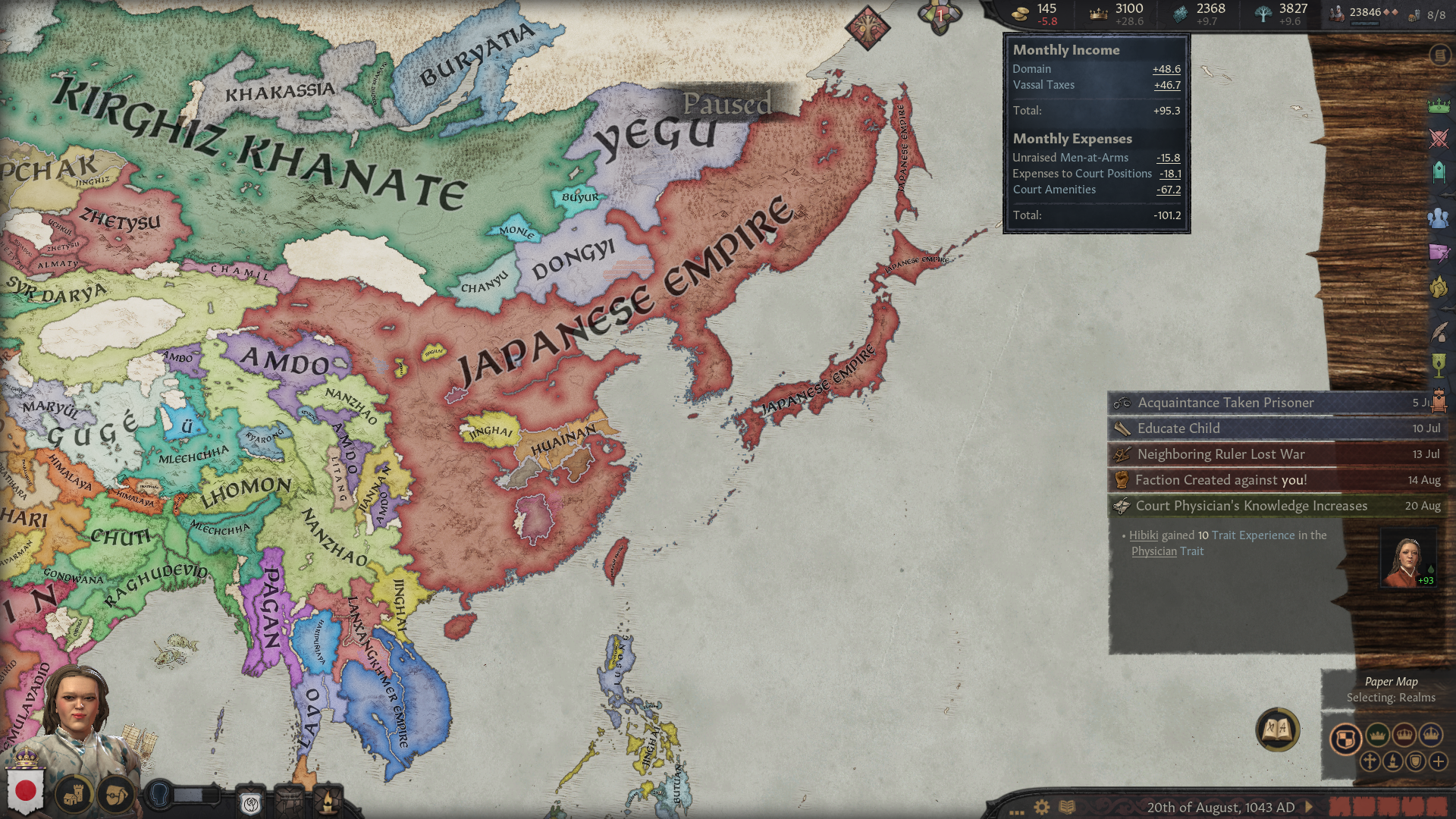
Task: Open the Realm screen (green crown icon)
Action: coord(1439,105)
